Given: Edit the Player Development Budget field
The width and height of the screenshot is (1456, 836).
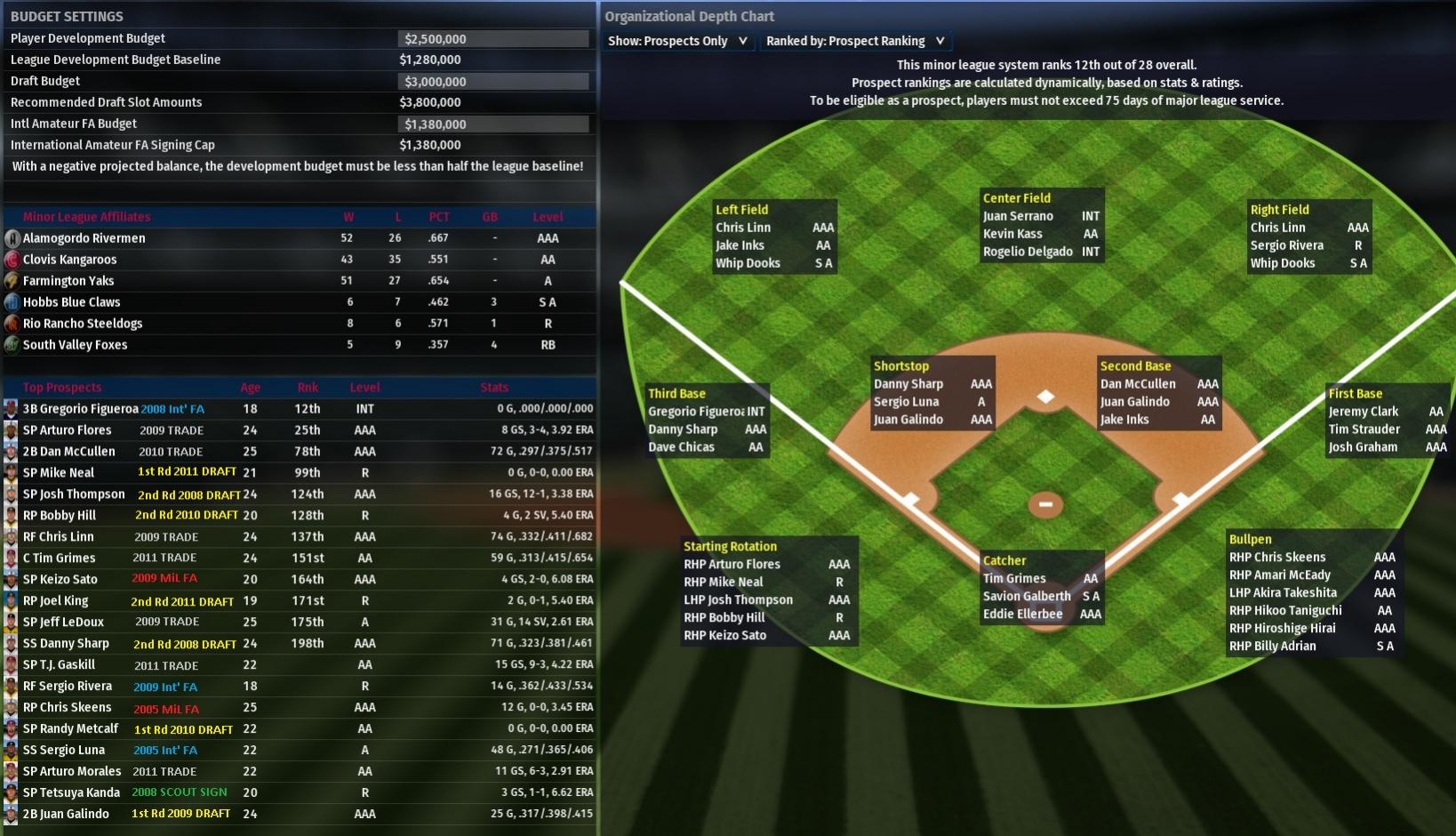Looking at the screenshot, I should (x=492, y=39).
